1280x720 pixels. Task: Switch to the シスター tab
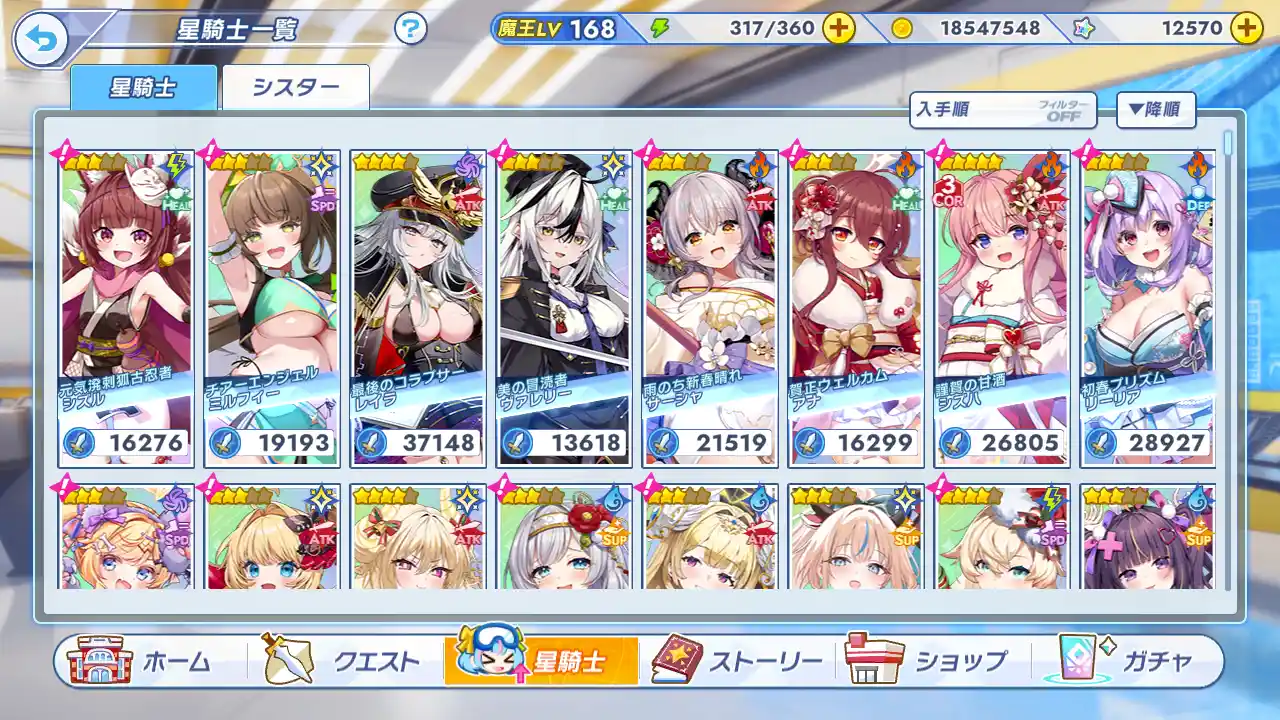coord(296,88)
